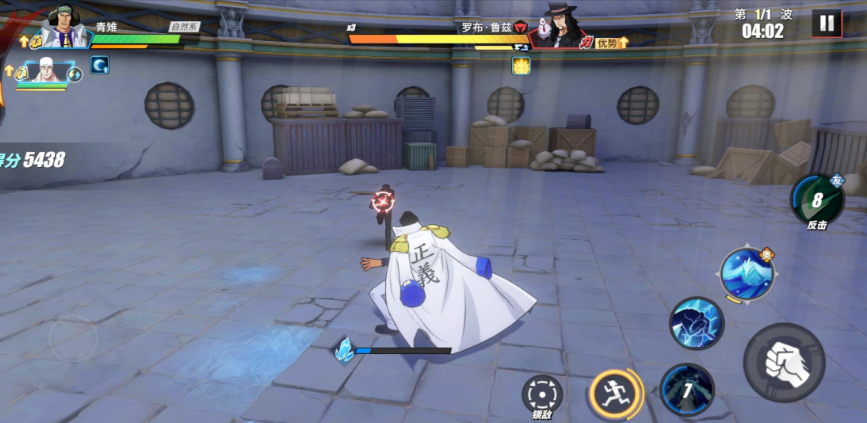The width and height of the screenshot is (867, 423).
Task: Activate the running-man dash button
Action: [614, 393]
